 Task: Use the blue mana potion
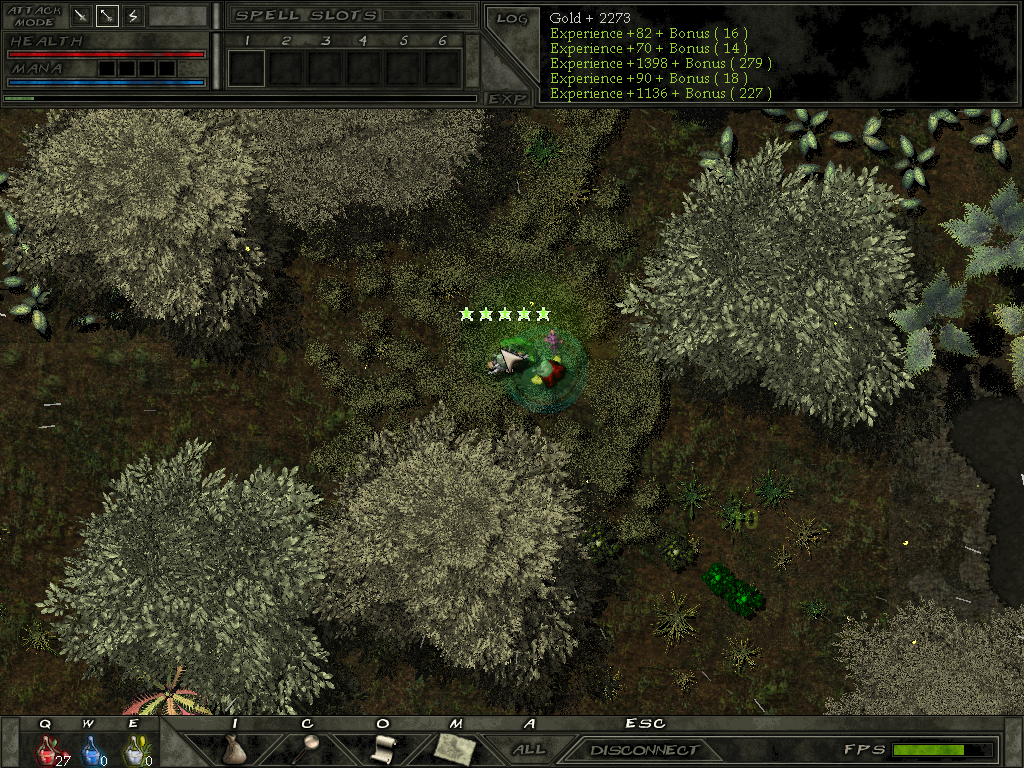coord(89,750)
